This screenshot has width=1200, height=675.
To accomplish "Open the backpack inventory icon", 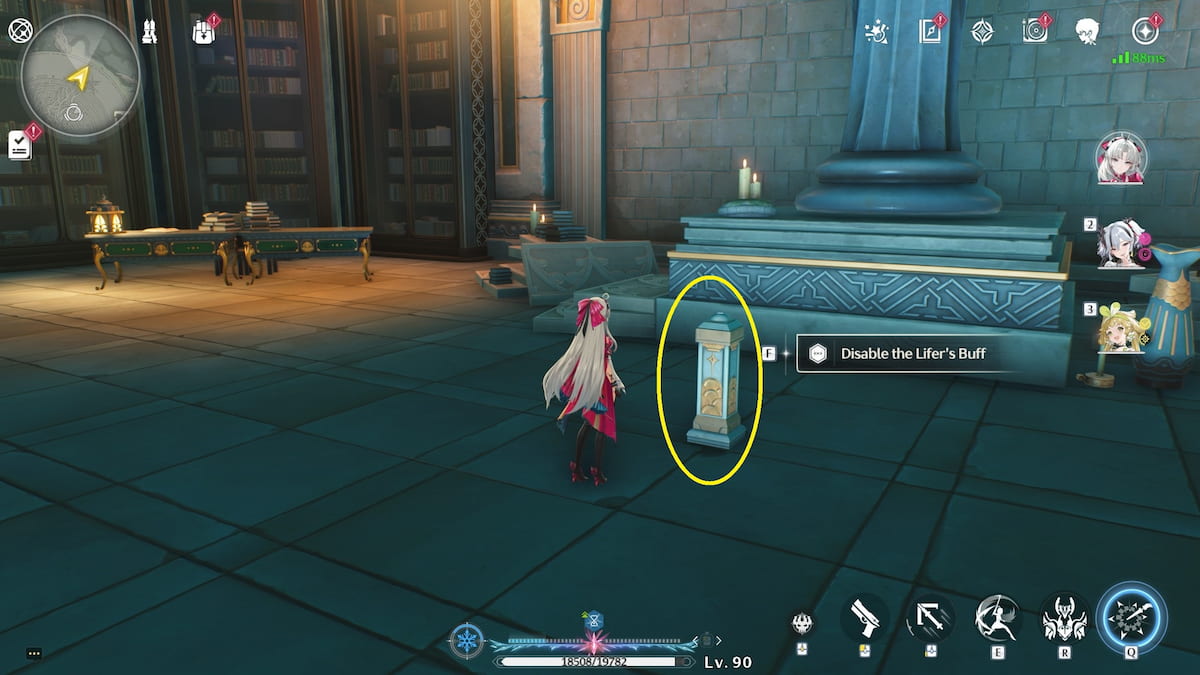I will pyautogui.click(x=204, y=32).
